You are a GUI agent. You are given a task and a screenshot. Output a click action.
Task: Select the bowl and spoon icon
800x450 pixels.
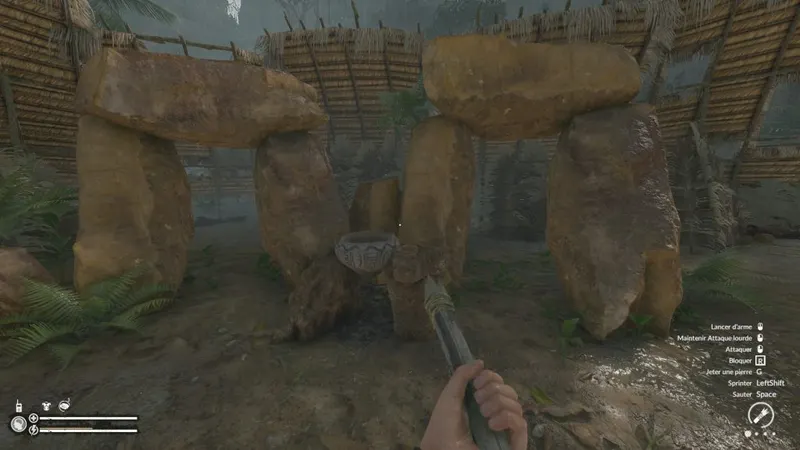[65, 405]
